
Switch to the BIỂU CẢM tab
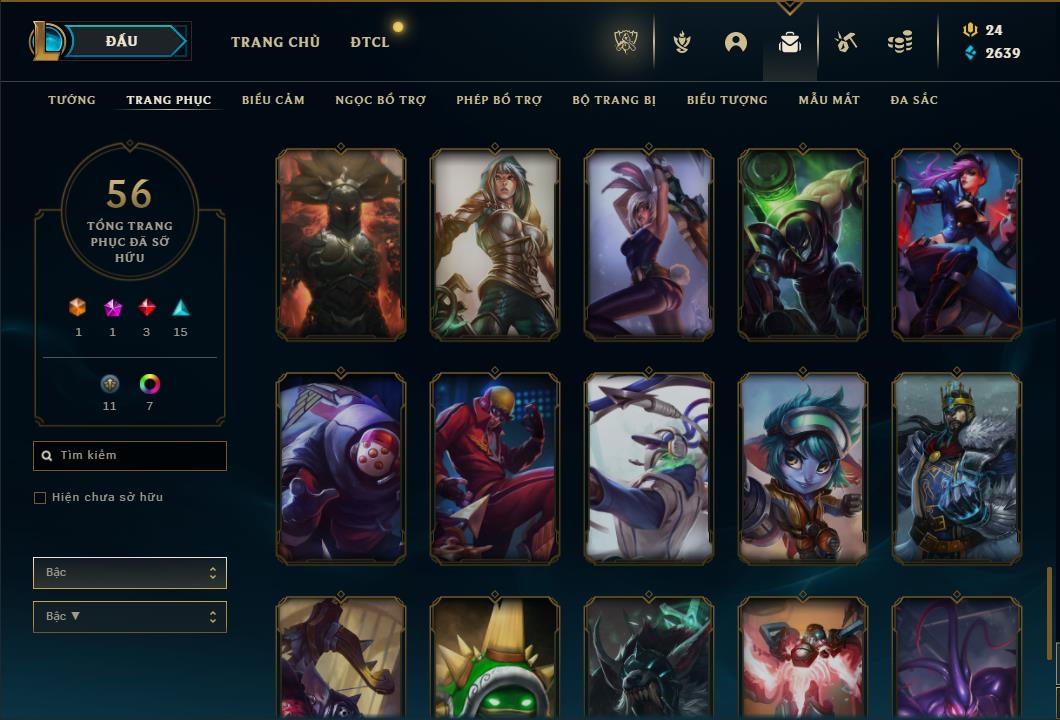(x=273, y=100)
